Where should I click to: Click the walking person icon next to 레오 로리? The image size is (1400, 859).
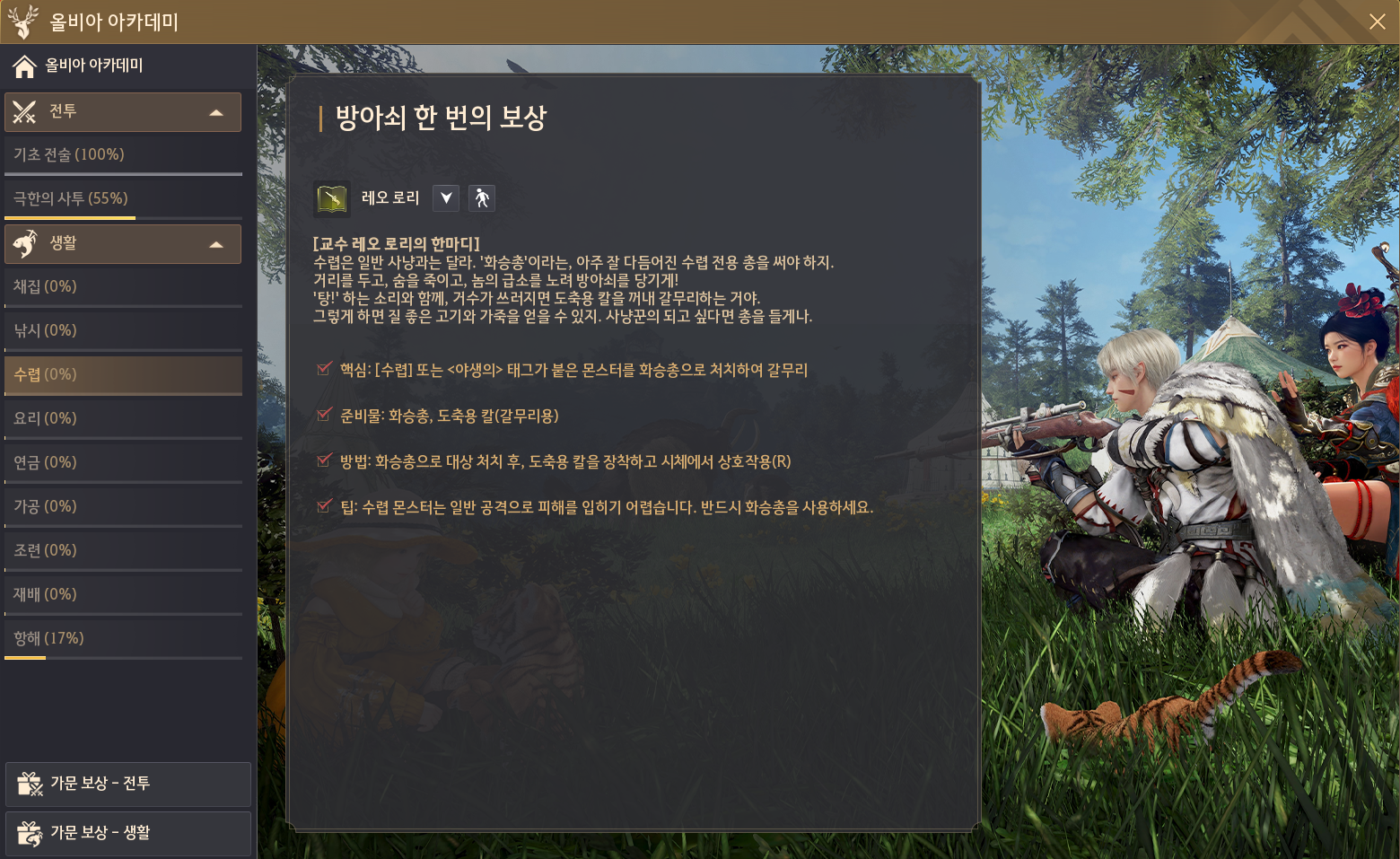point(481,197)
